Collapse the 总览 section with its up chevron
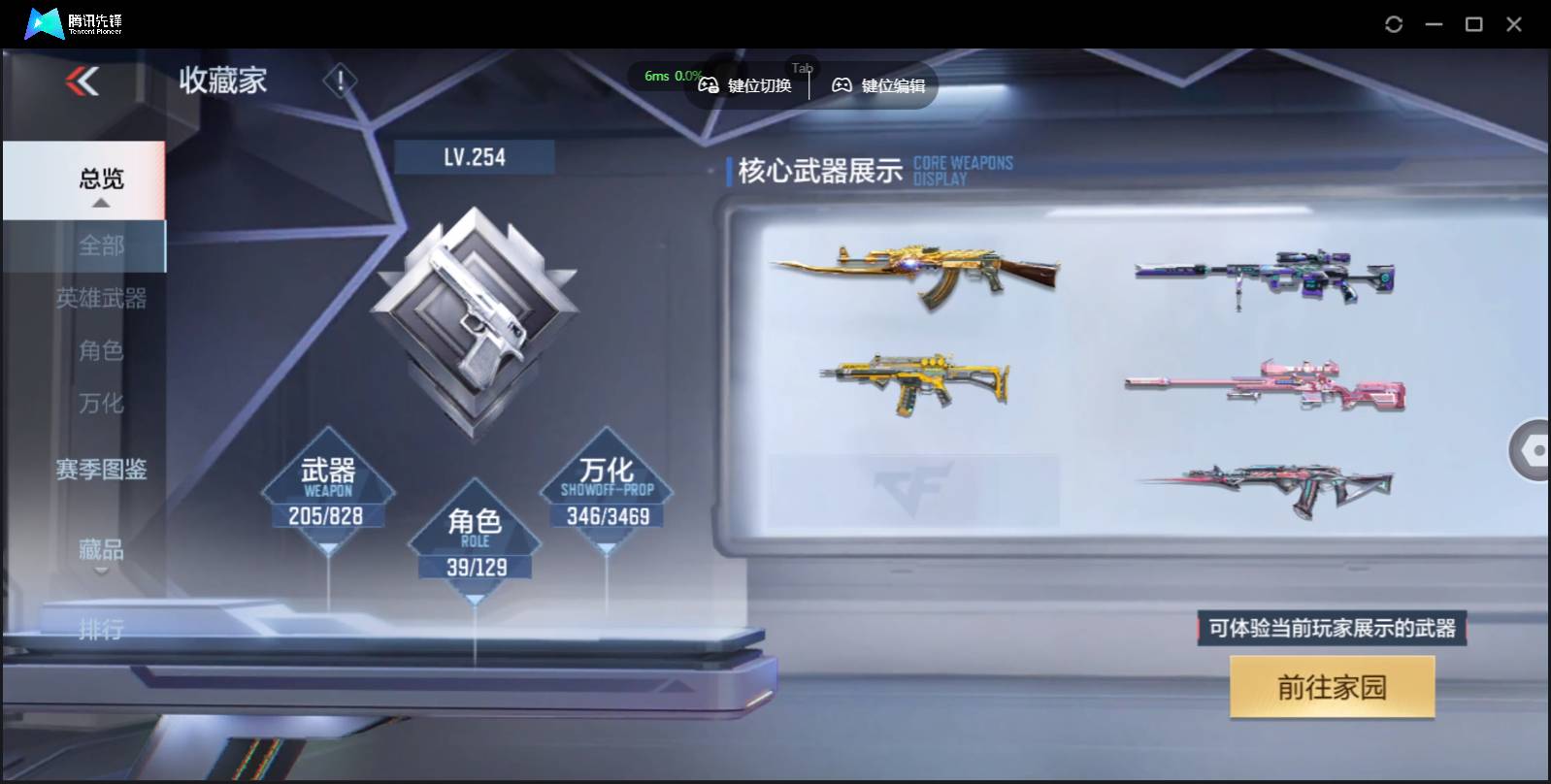This screenshot has height=784, width=1551. [100, 204]
